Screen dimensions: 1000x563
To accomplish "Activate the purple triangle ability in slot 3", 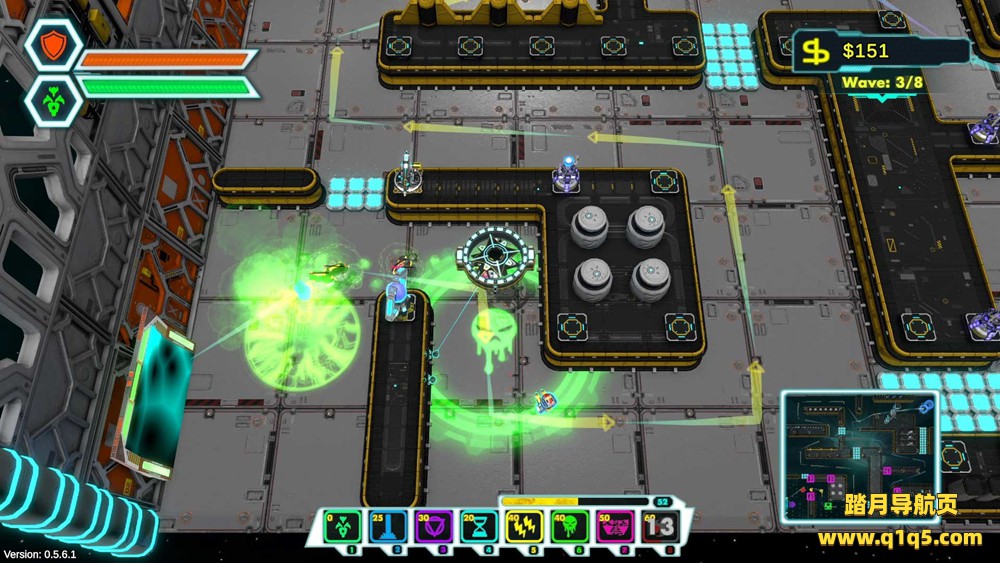I will coord(433,526).
